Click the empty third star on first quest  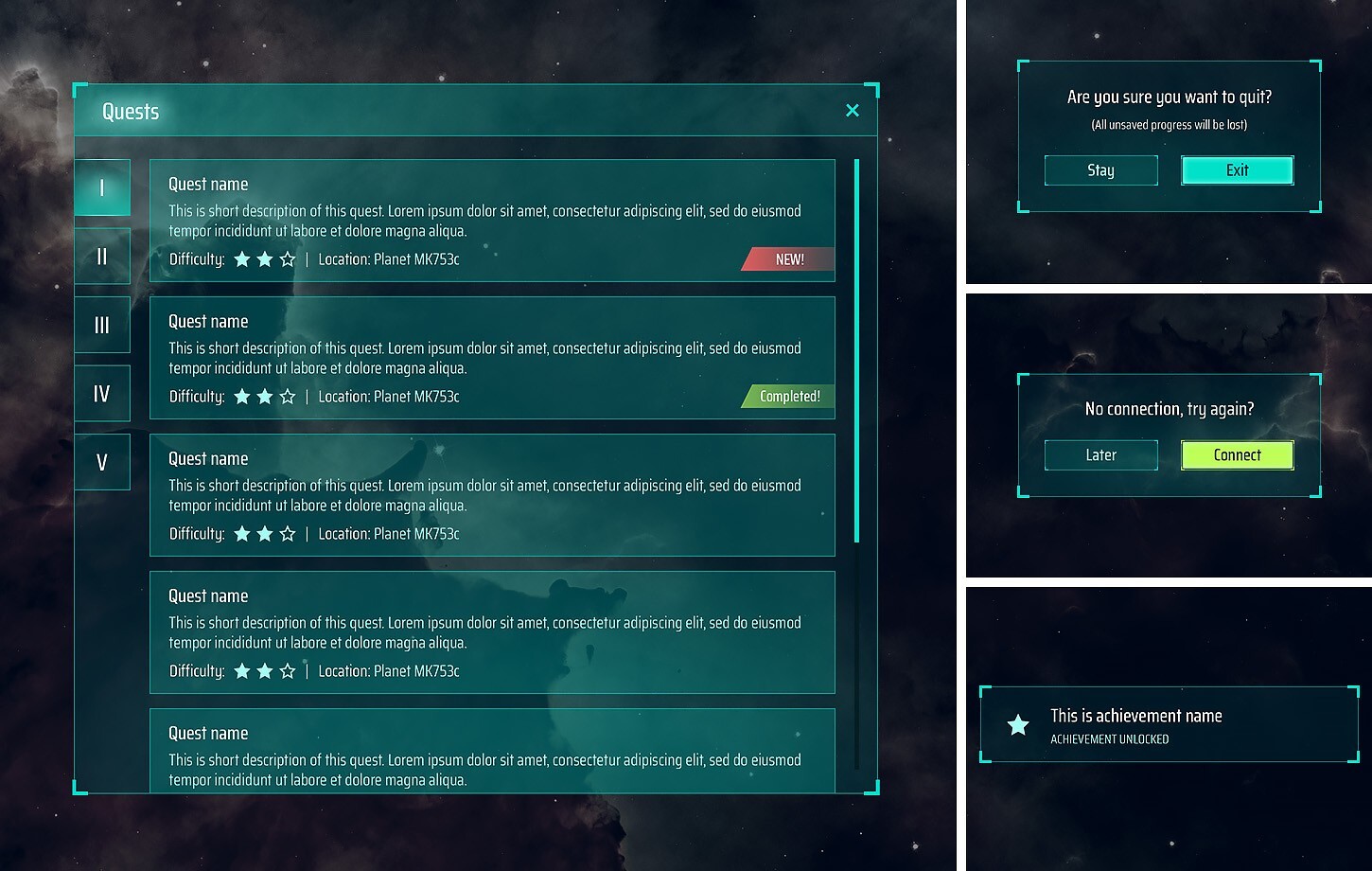pos(289,258)
